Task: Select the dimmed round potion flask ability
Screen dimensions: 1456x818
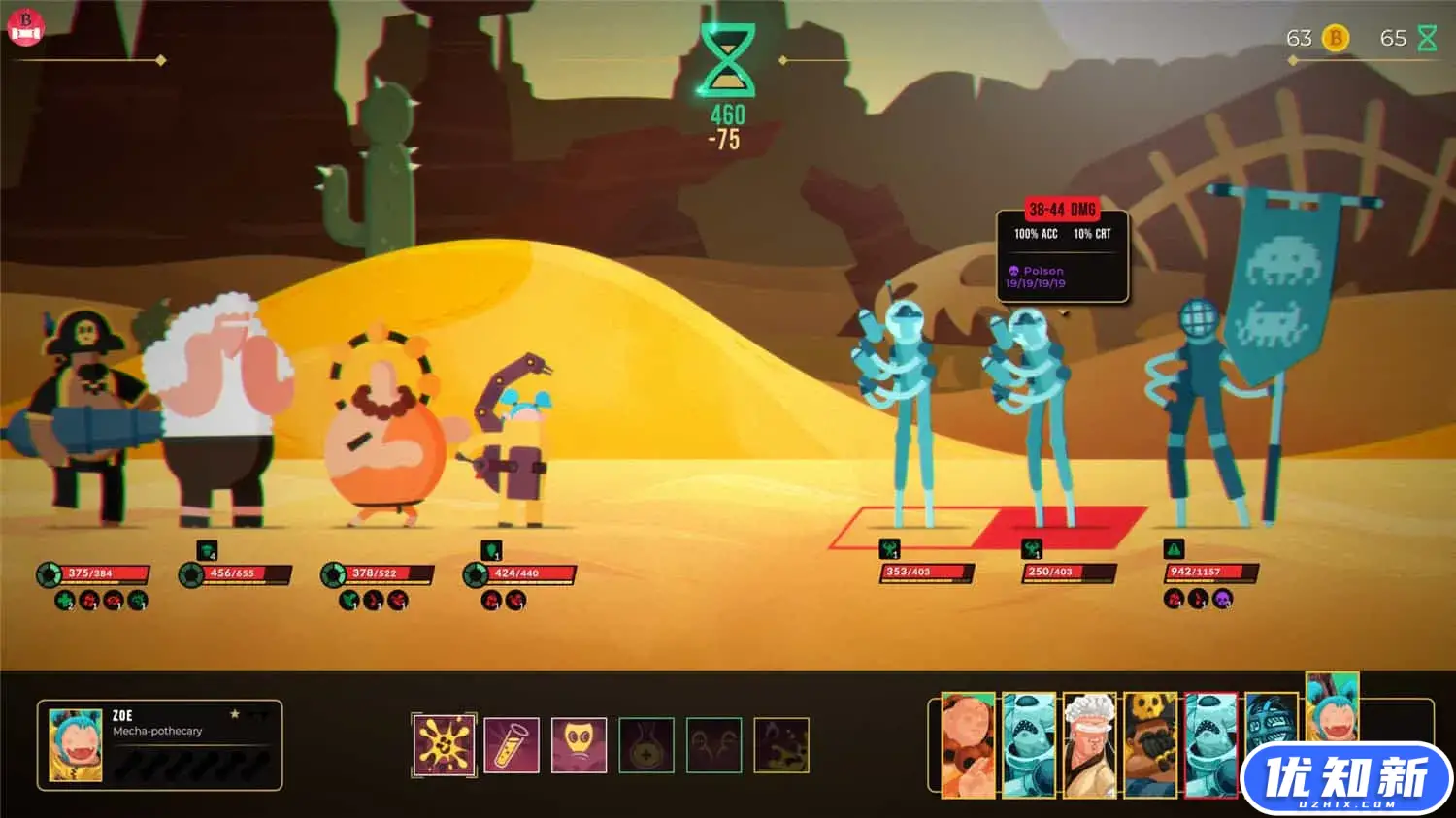Action: 646,745
